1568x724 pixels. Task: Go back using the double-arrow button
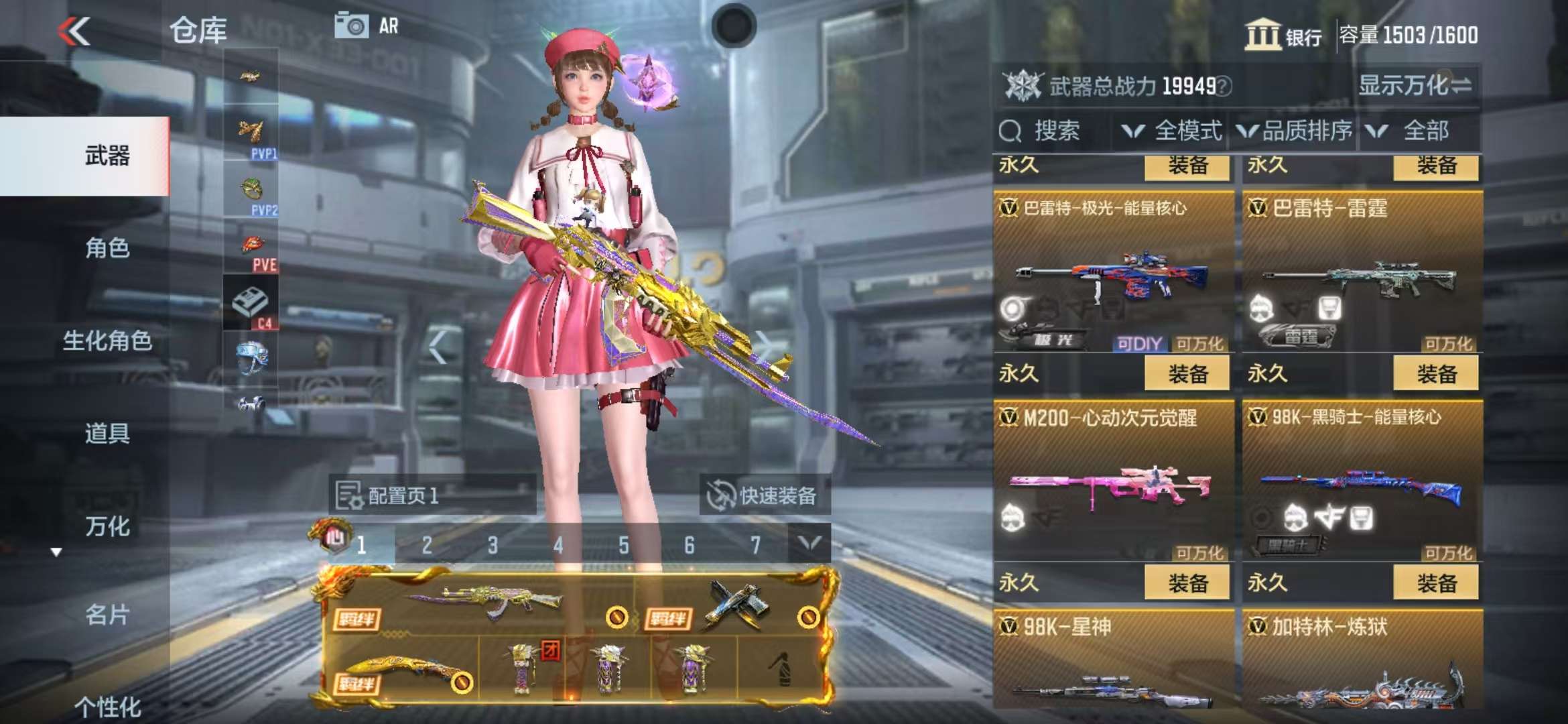pos(74,32)
